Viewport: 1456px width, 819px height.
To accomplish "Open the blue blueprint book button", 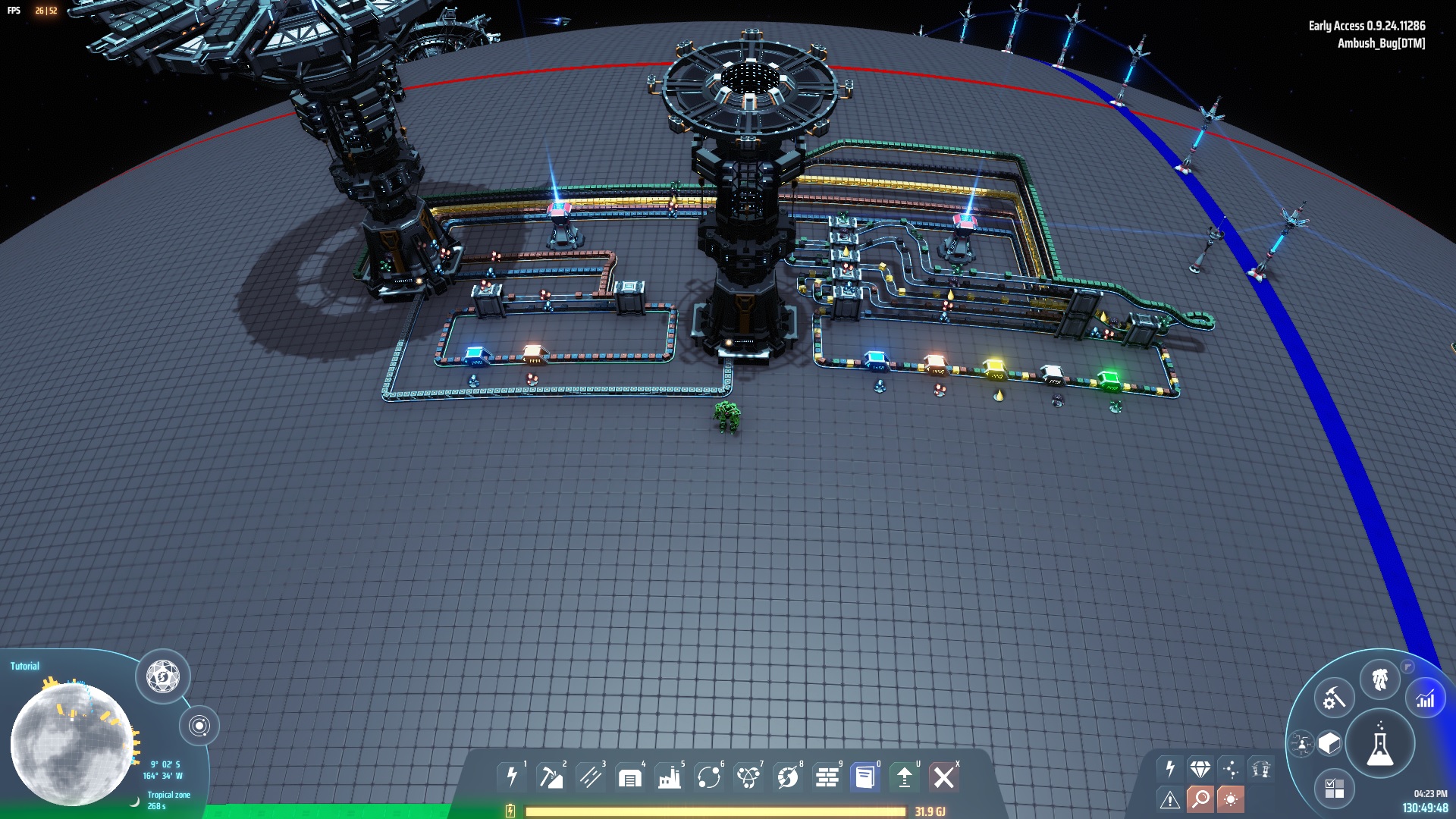I will [864, 777].
